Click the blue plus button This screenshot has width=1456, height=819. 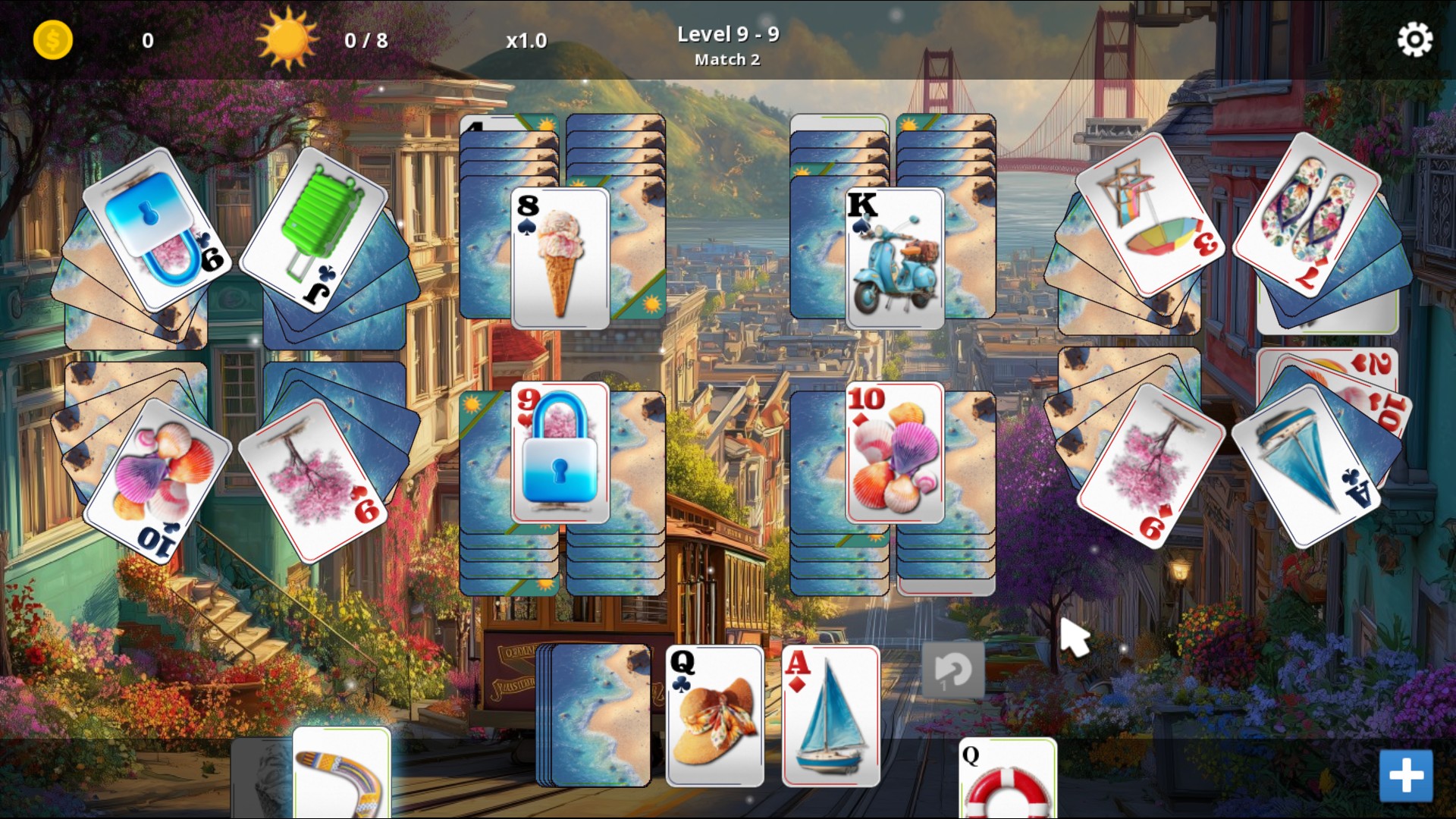pos(1406,776)
